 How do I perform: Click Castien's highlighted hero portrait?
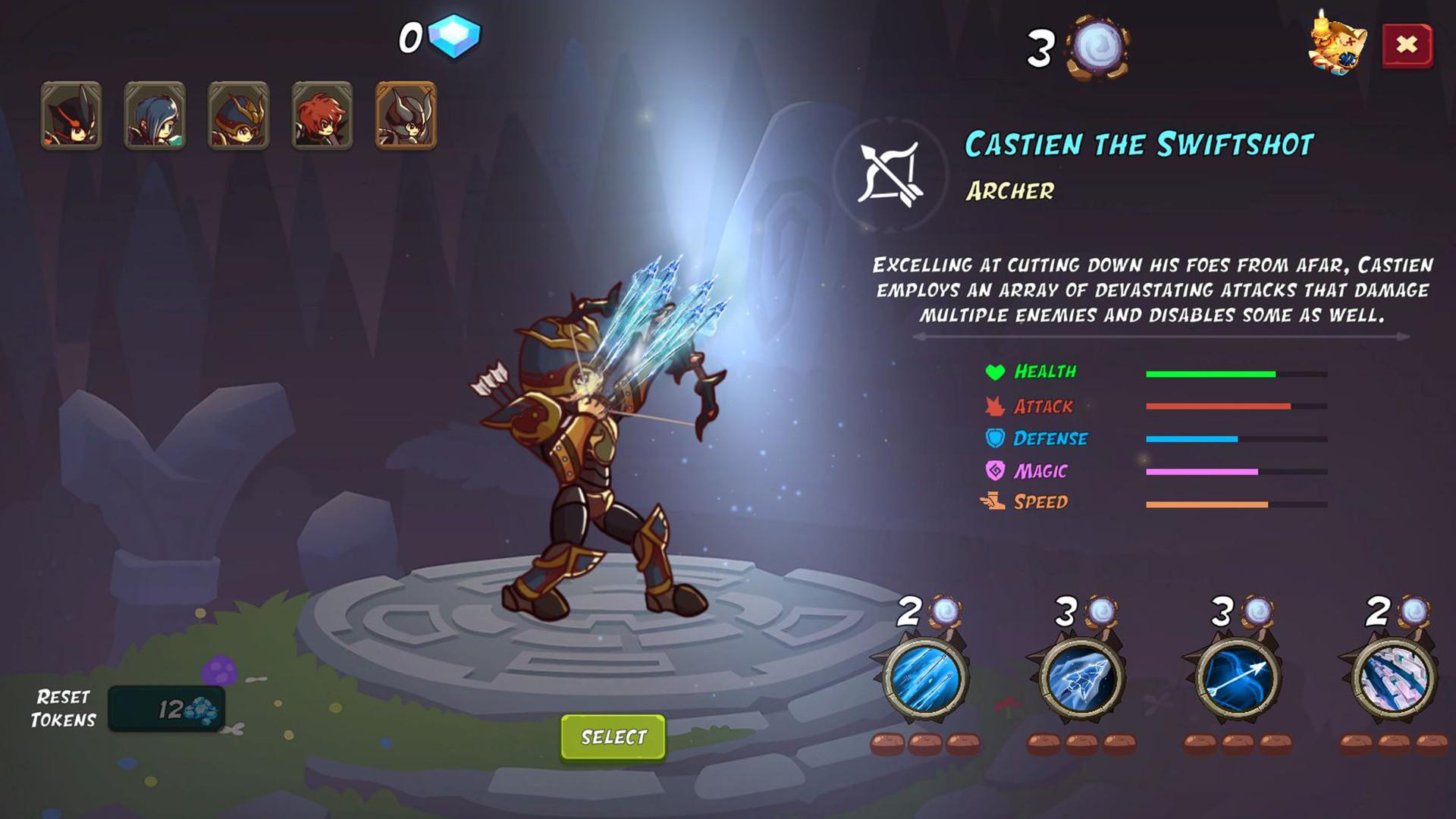406,115
